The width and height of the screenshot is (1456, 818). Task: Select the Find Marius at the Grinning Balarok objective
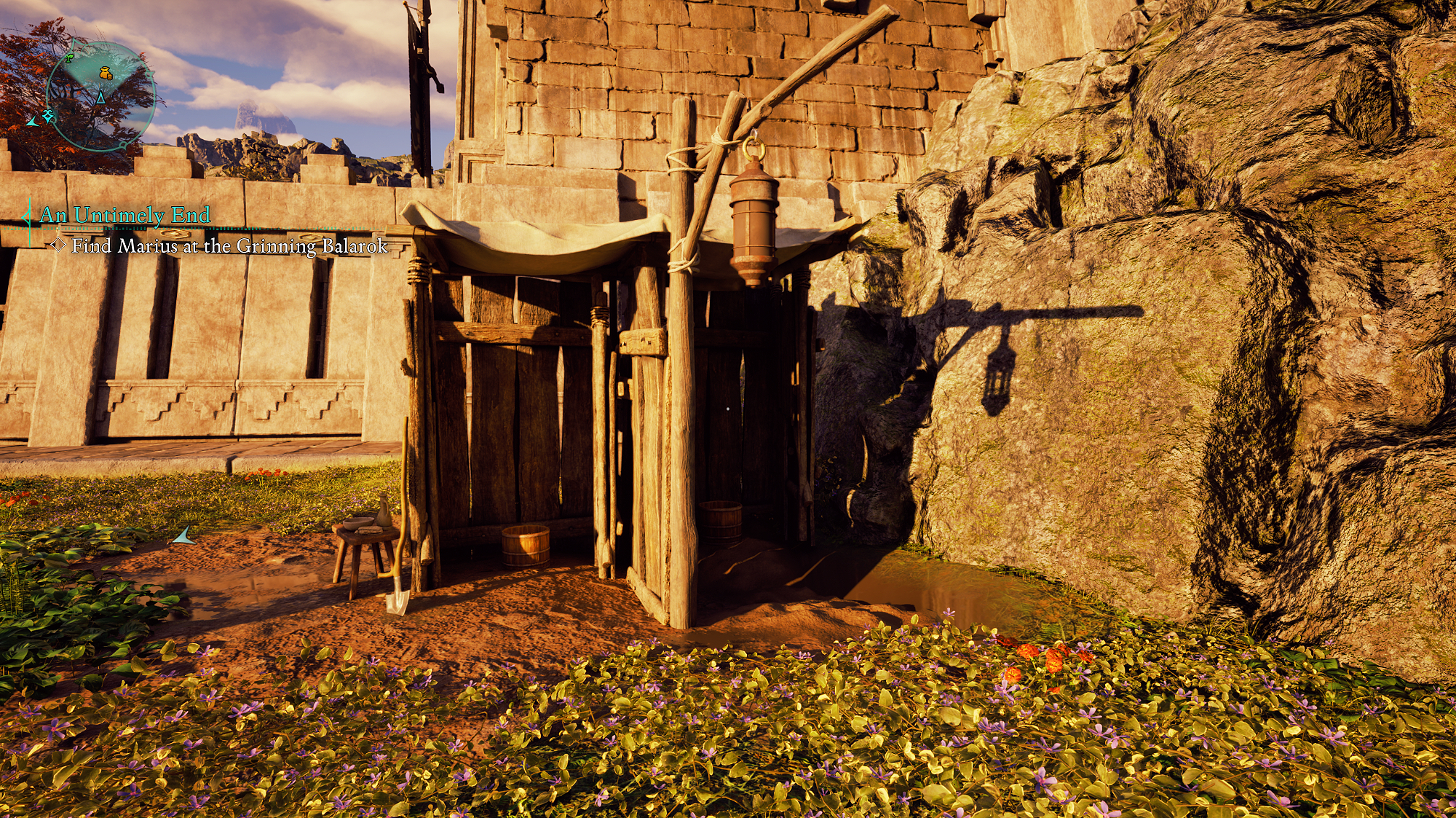229,246
